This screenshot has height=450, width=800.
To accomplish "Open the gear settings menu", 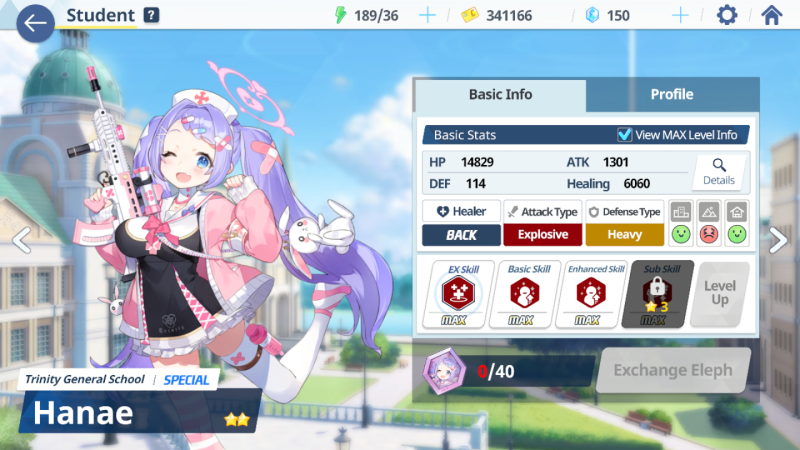I will click(727, 15).
